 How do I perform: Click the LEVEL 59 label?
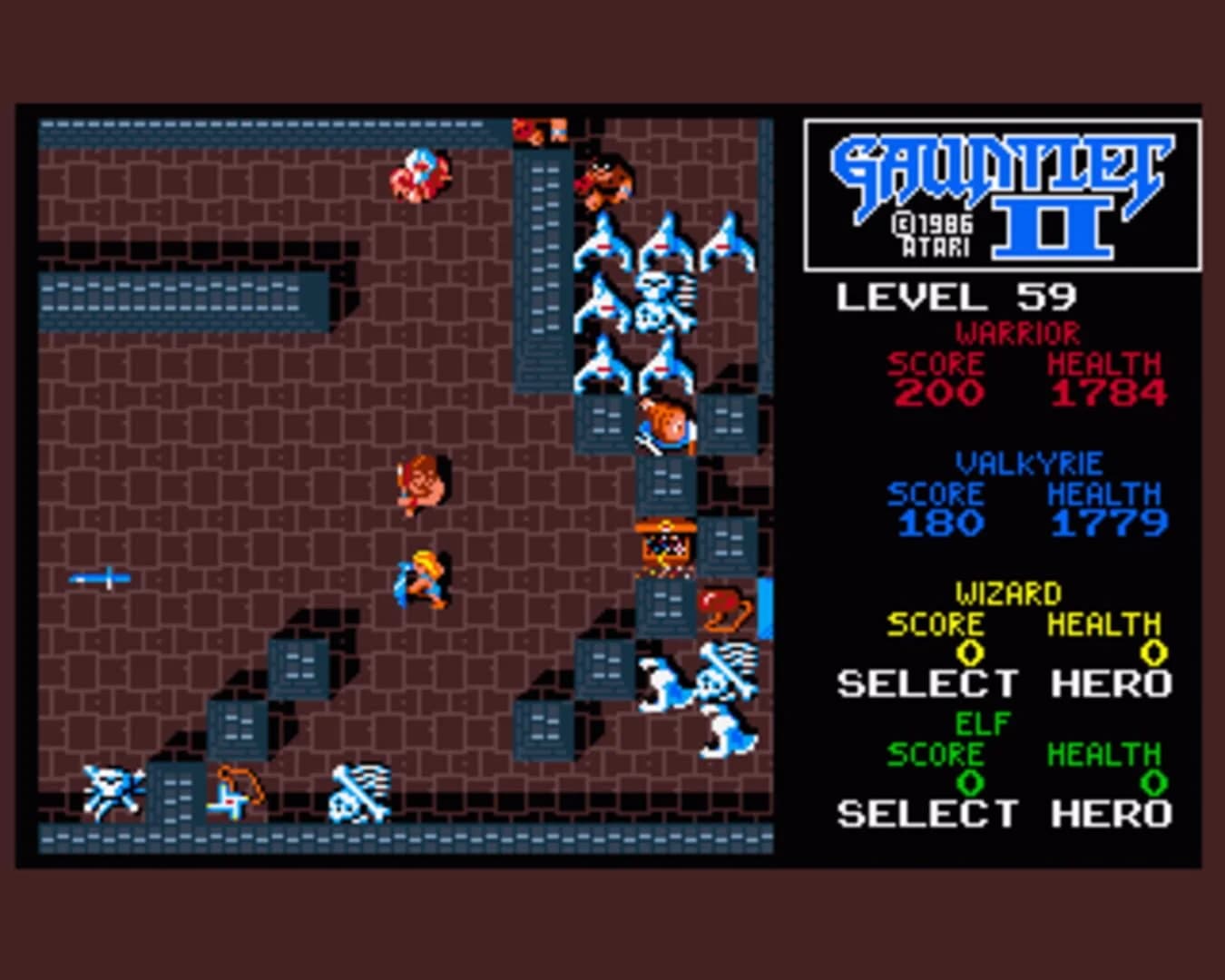pyautogui.click(x=955, y=293)
